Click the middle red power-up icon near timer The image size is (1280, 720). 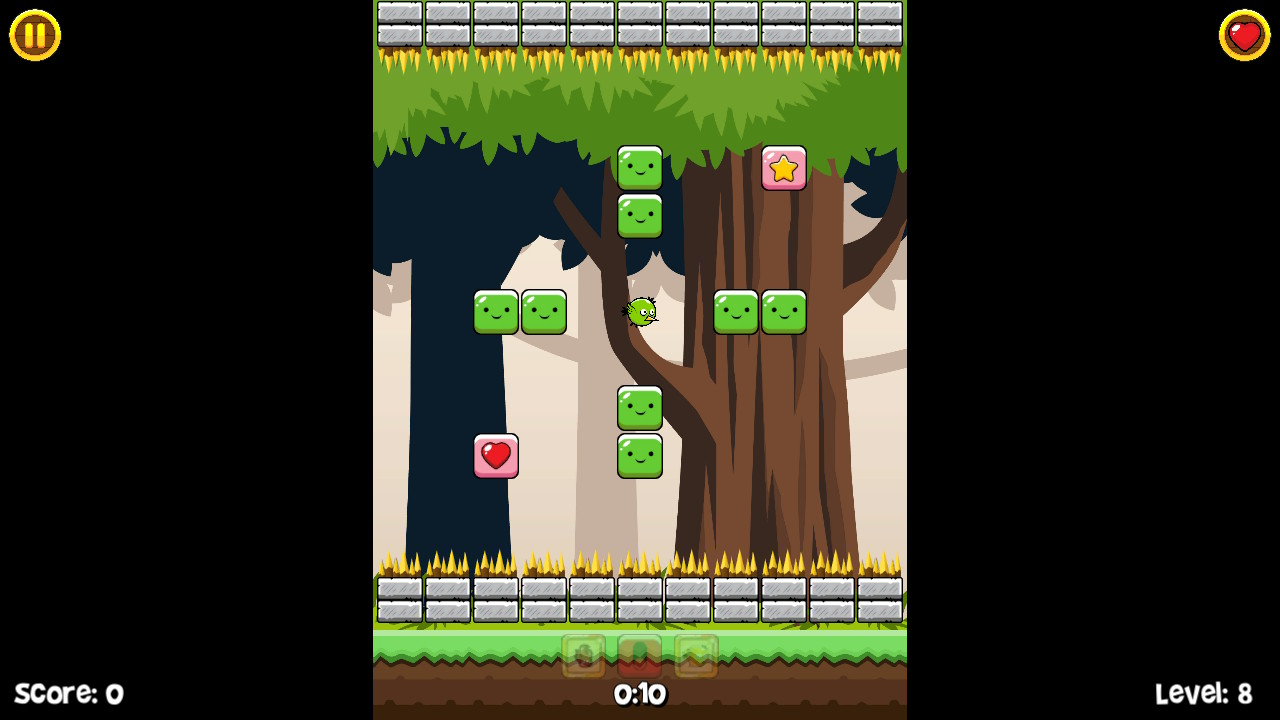(639, 655)
